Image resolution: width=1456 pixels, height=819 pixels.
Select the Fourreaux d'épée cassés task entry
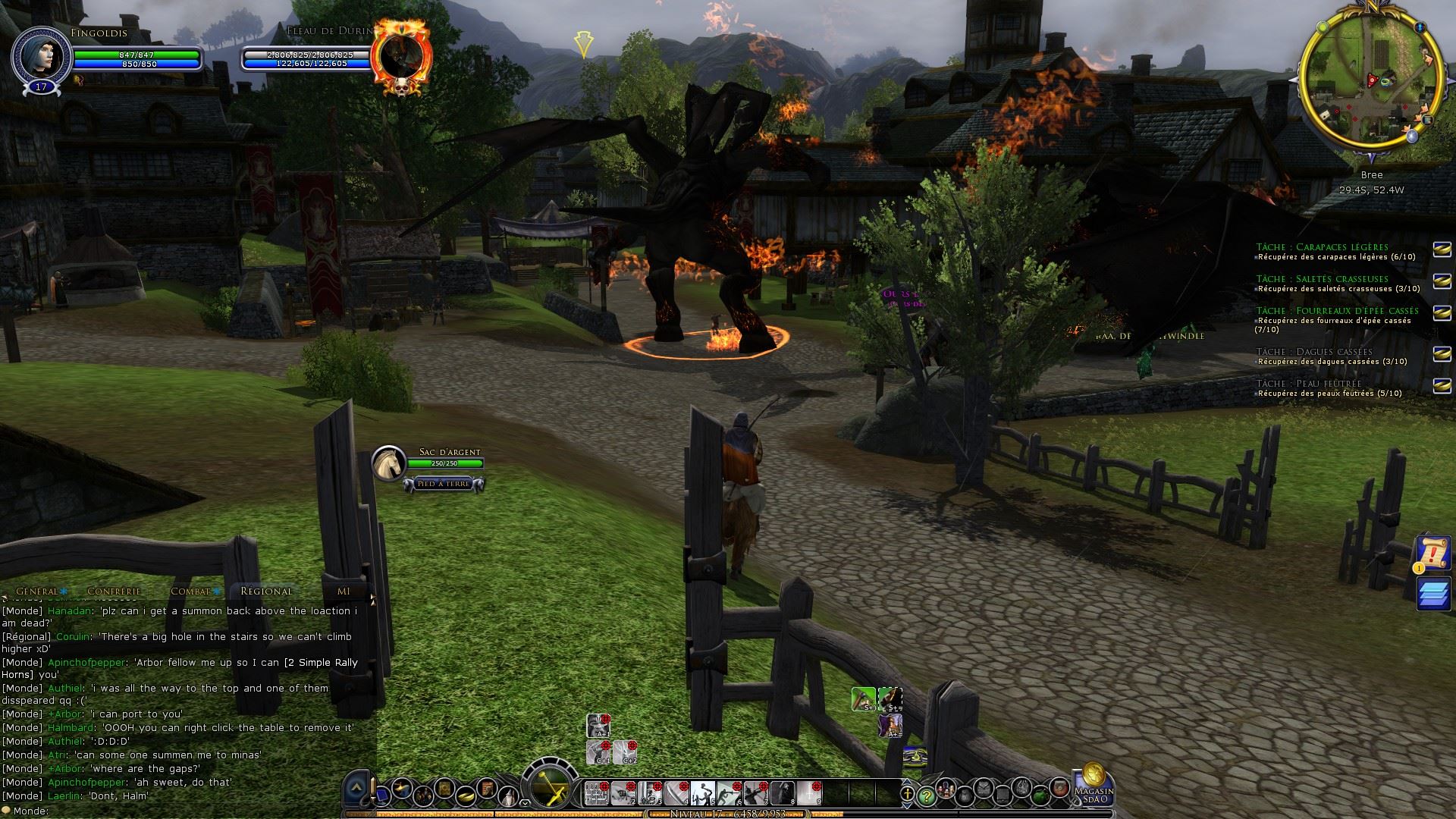point(1336,311)
